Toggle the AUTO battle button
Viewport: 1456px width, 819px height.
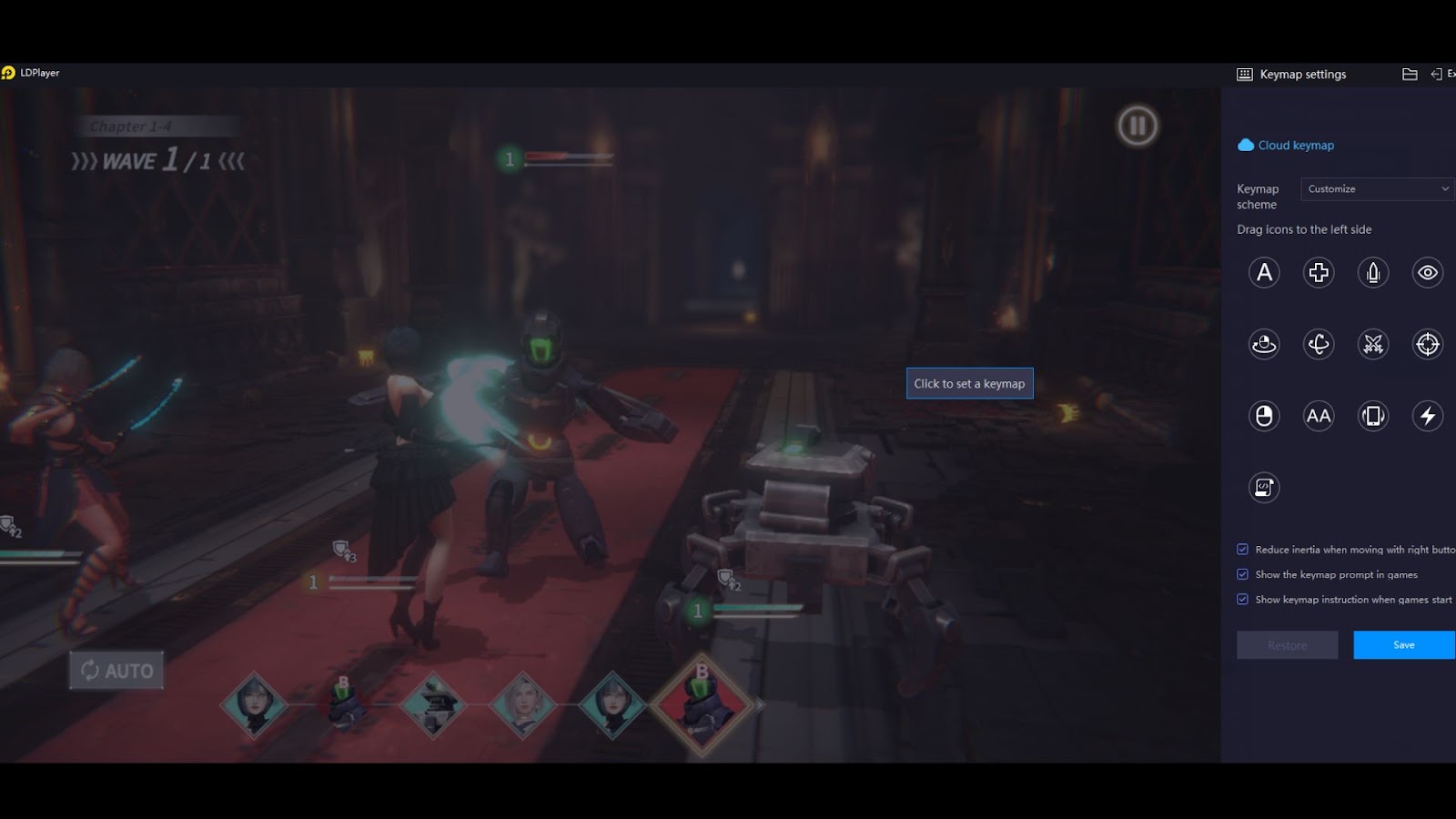pos(116,671)
